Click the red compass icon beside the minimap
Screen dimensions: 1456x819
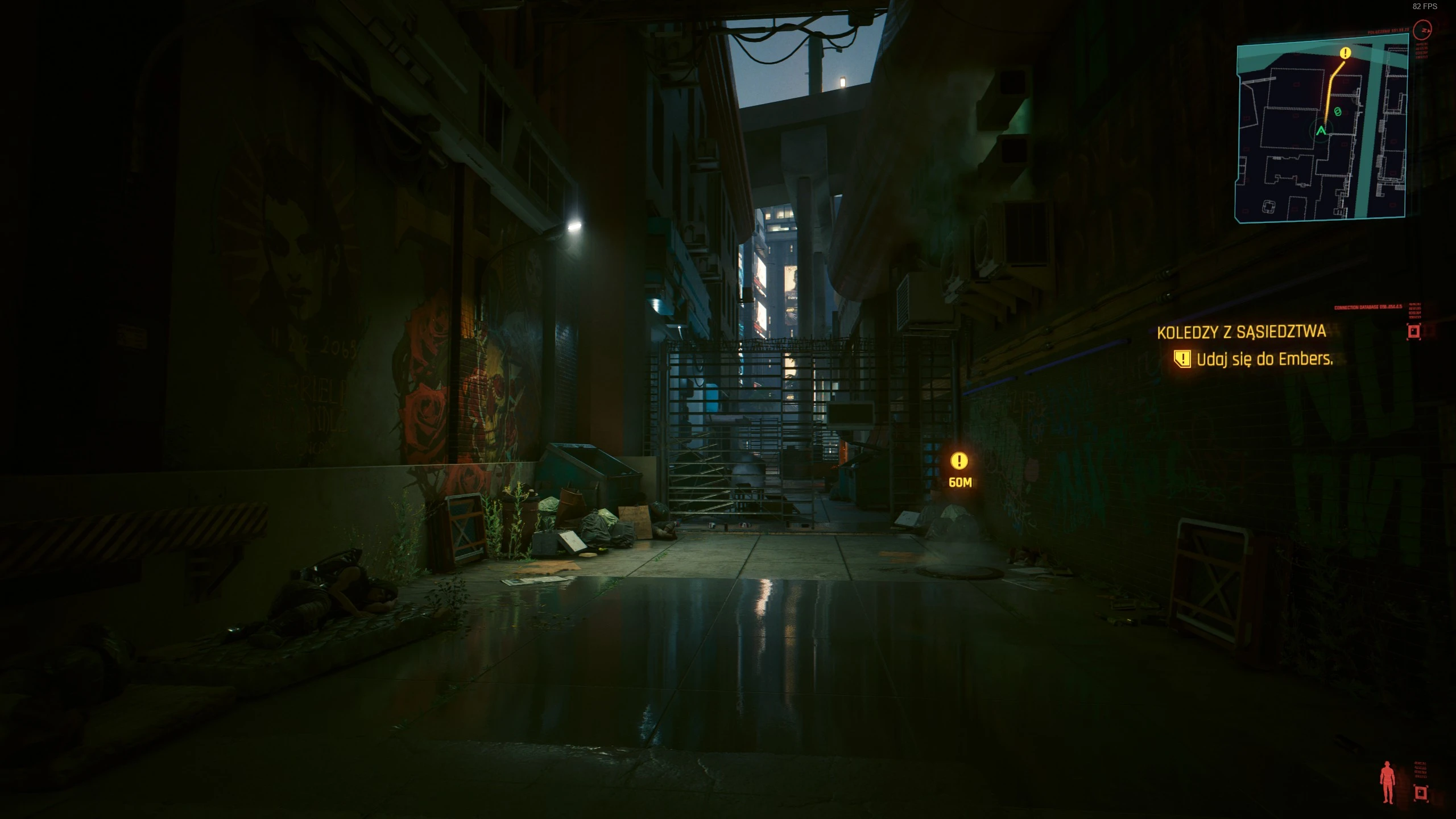[1425, 28]
